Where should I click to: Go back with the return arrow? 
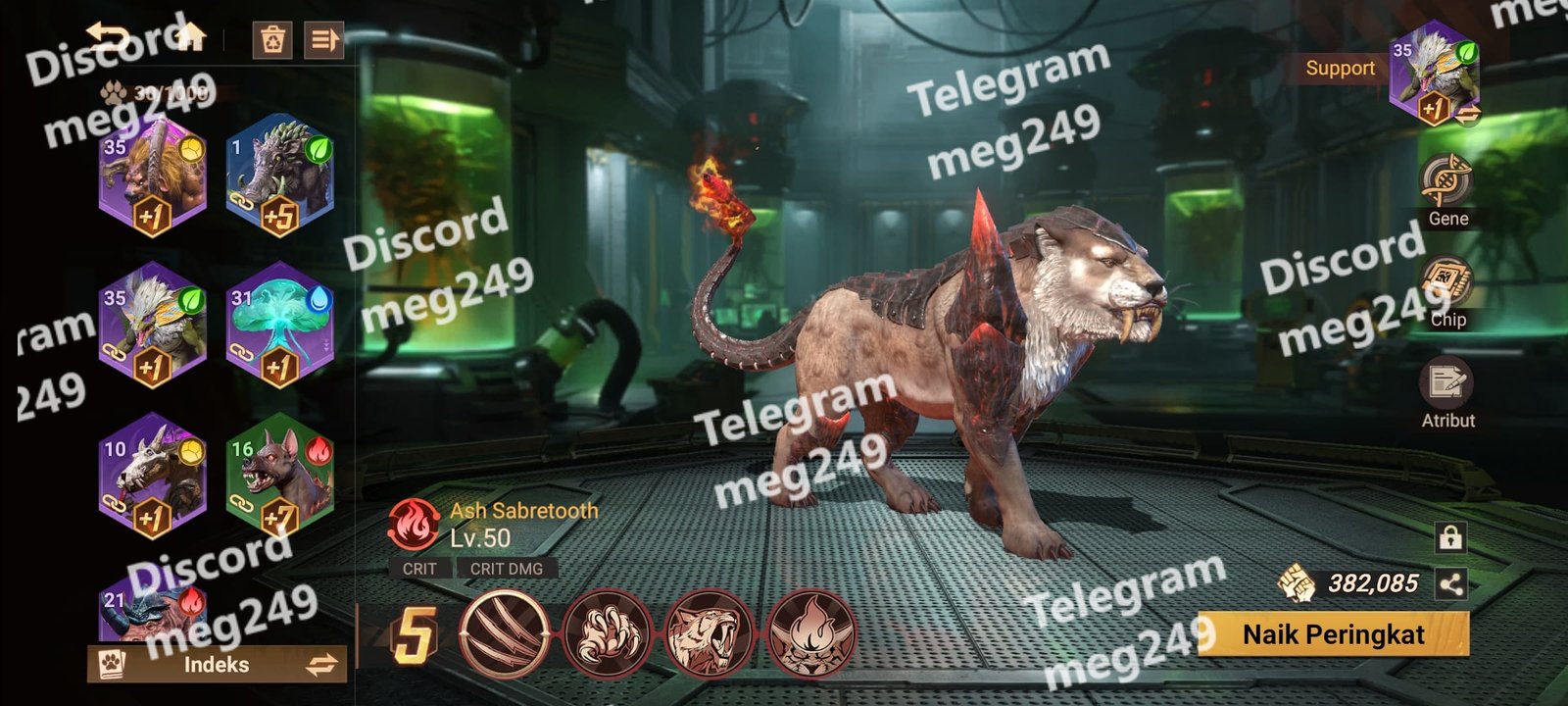pyautogui.click(x=109, y=38)
